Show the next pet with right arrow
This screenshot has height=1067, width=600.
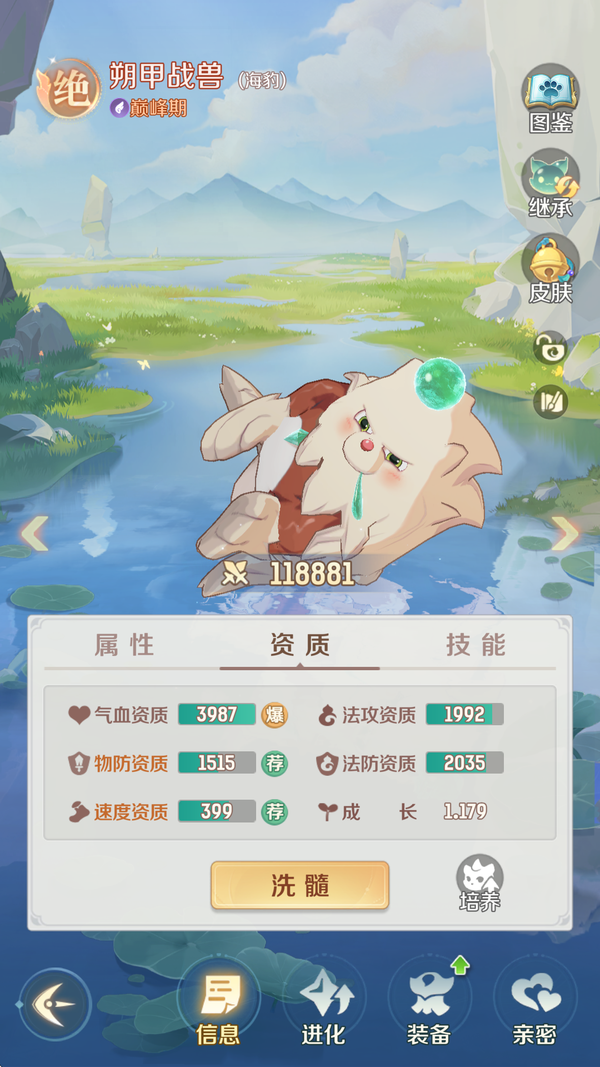(565, 534)
